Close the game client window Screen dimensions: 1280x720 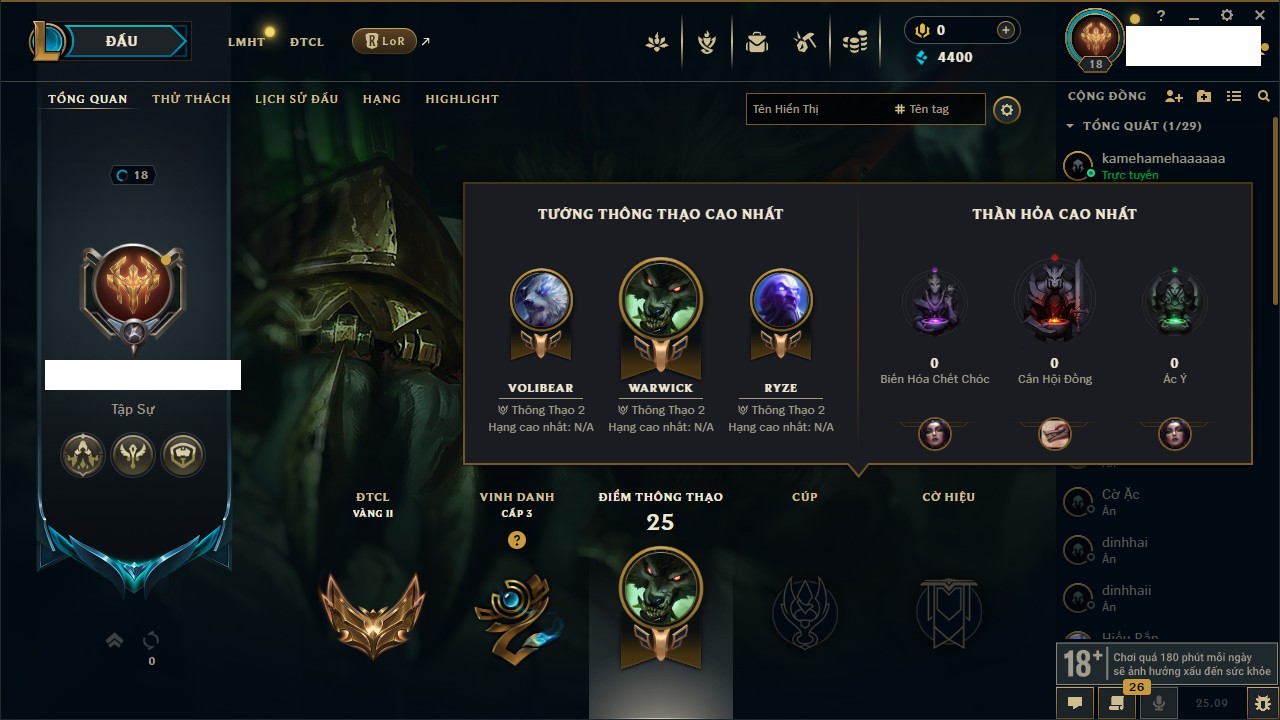(1259, 16)
